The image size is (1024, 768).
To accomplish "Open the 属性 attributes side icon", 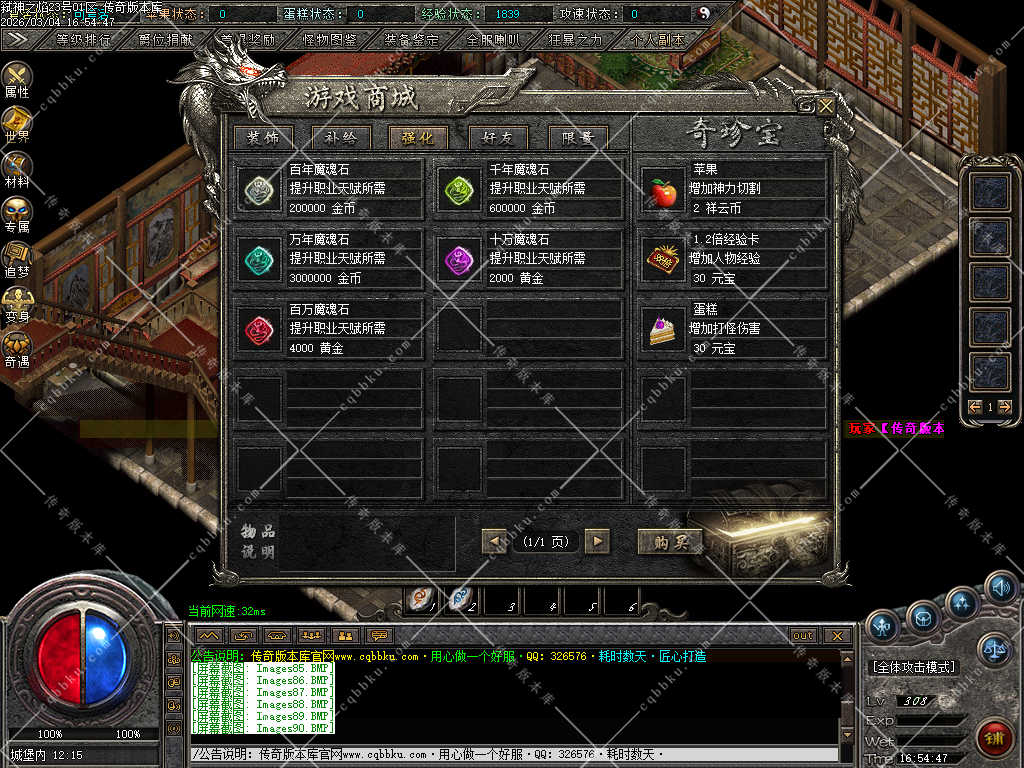I will pos(17,80).
